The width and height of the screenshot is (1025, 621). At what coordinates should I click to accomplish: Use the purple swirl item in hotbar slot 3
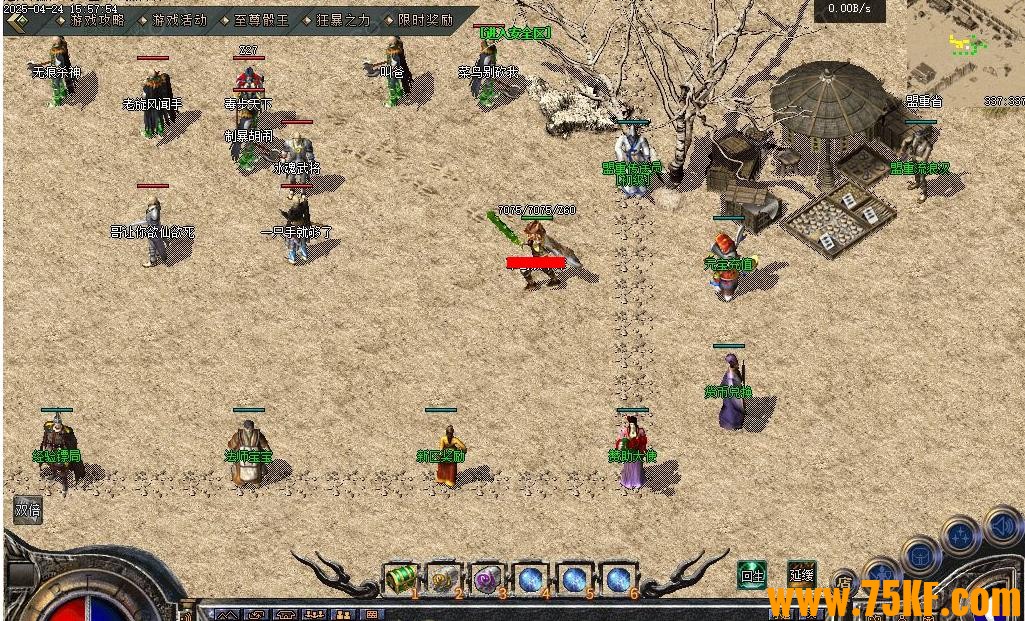click(x=487, y=578)
